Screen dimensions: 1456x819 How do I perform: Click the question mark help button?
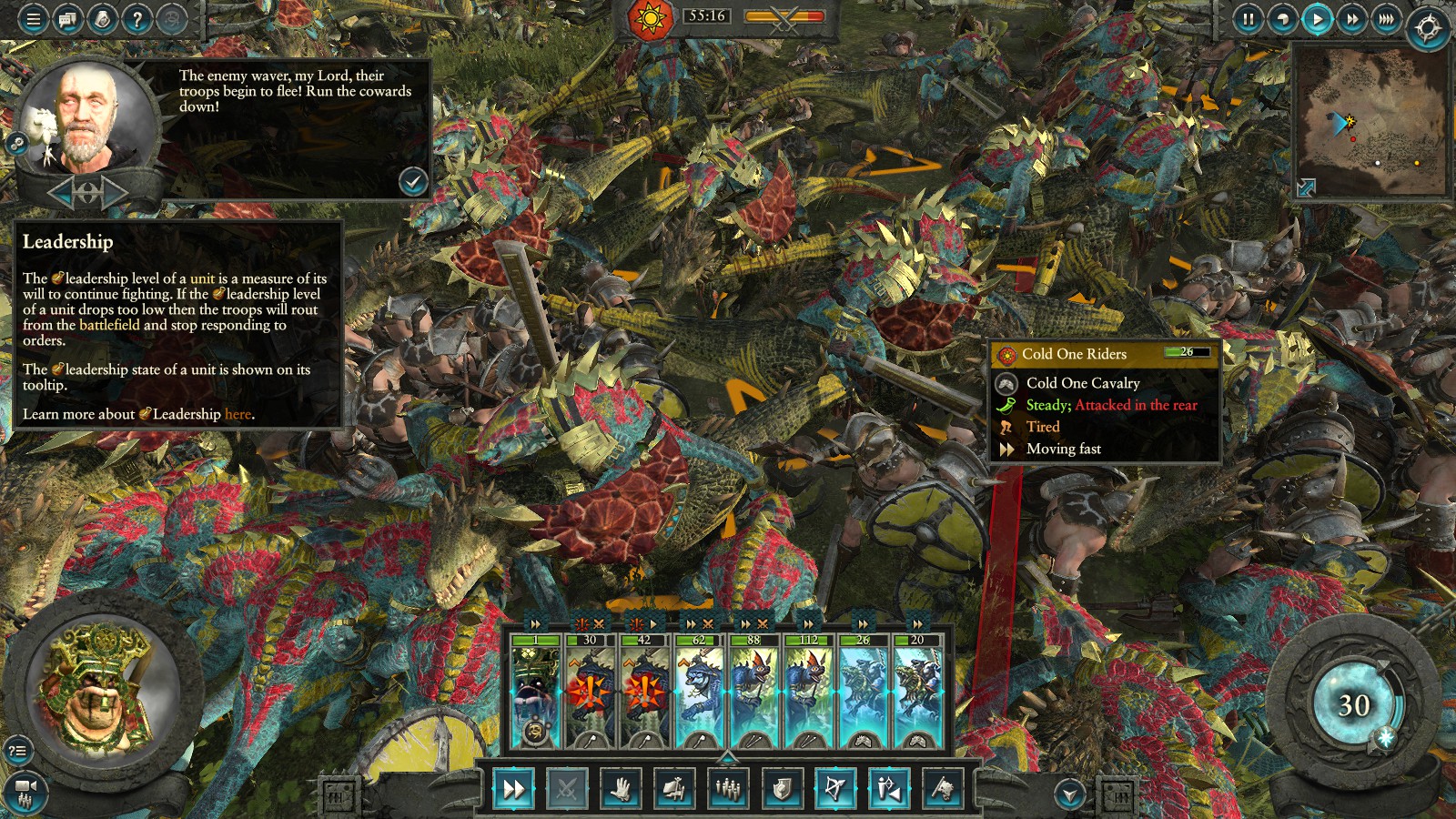(136, 19)
